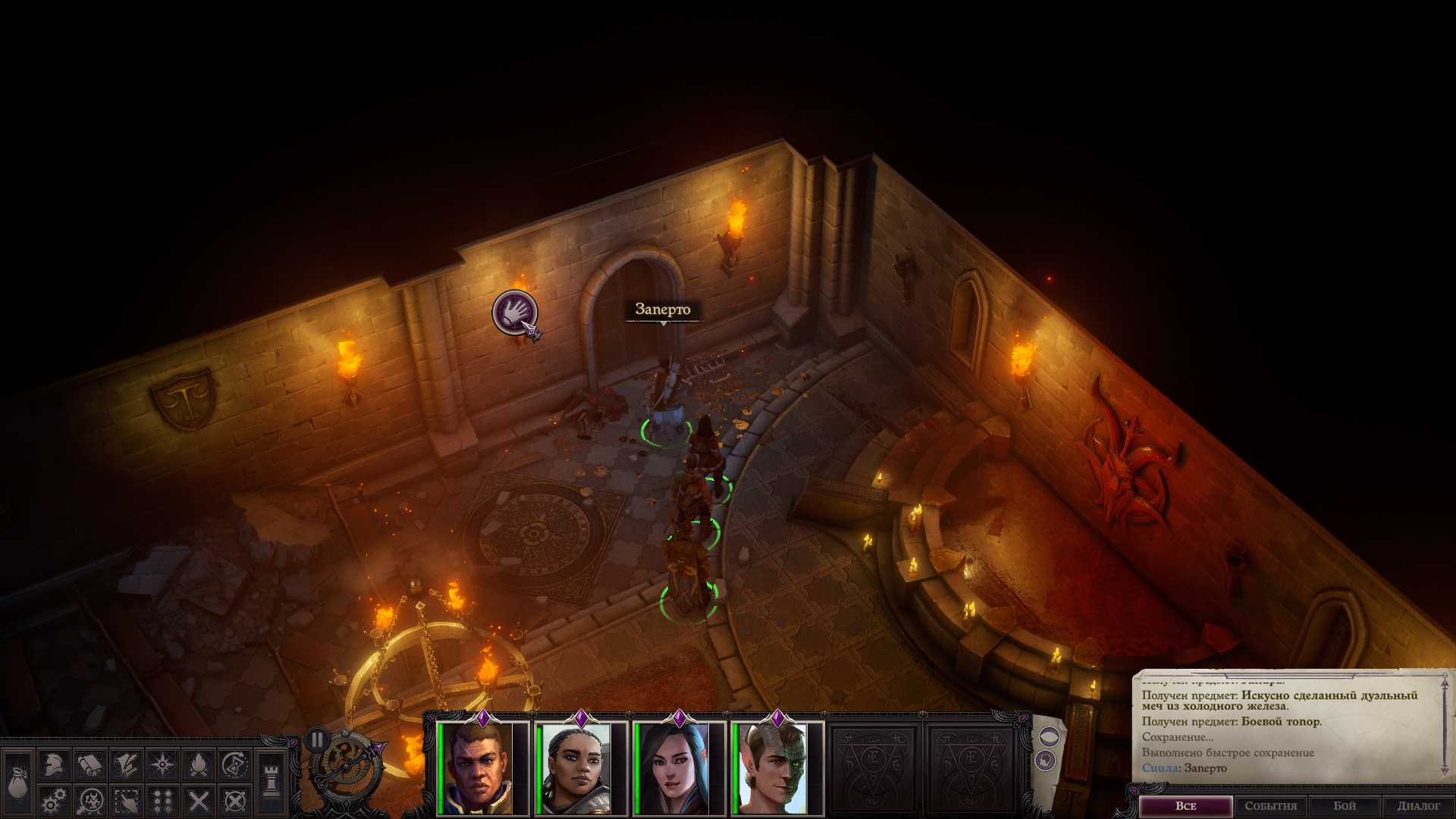Click the campfire rest icon
The height and width of the screenshot is (819, 1456).
(x=199, y=764)
